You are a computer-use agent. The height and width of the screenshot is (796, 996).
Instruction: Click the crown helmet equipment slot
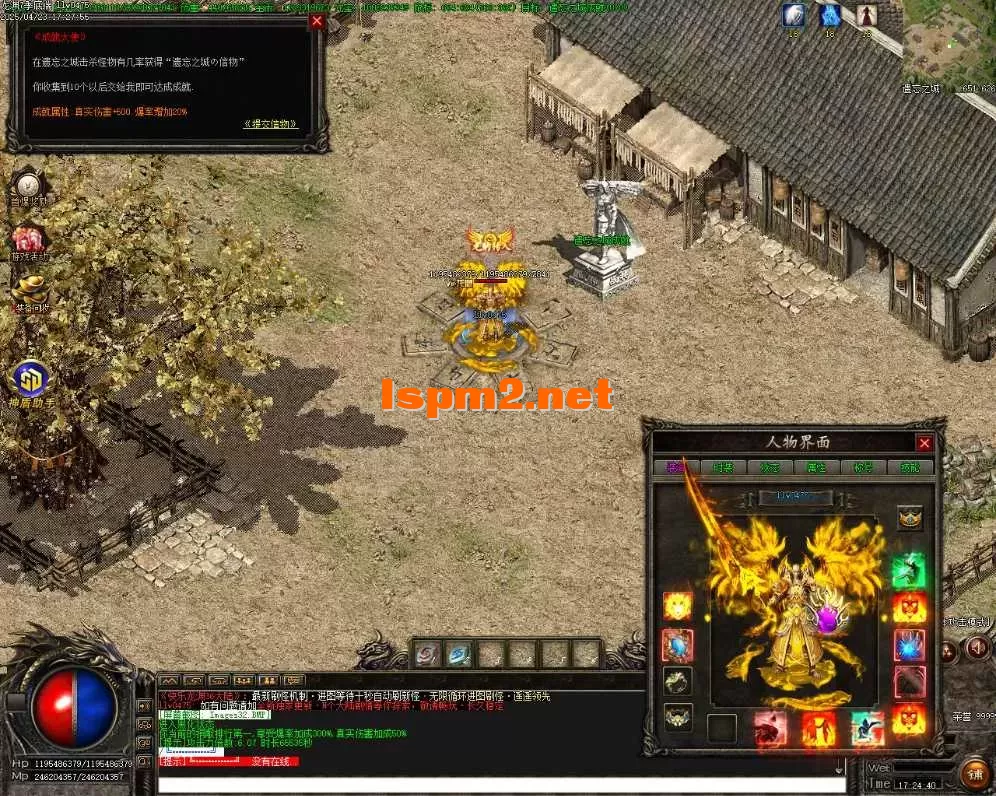click(x=909, y=517)
